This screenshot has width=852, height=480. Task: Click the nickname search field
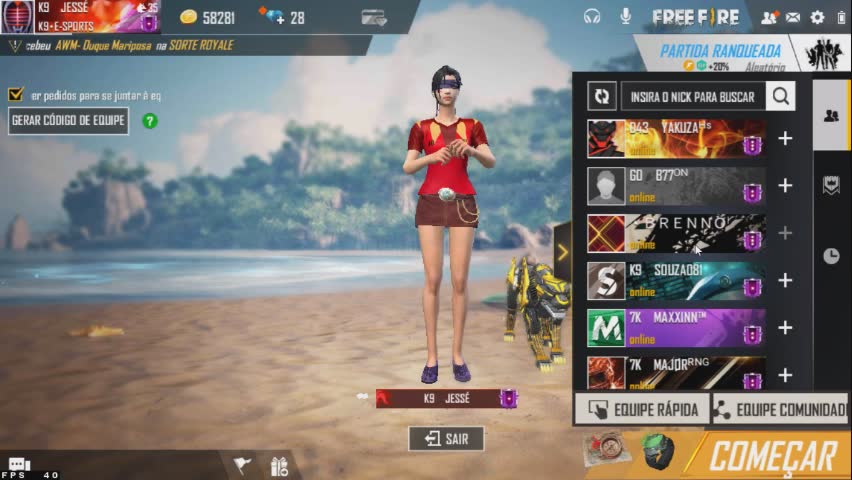(x=693, y=97)
